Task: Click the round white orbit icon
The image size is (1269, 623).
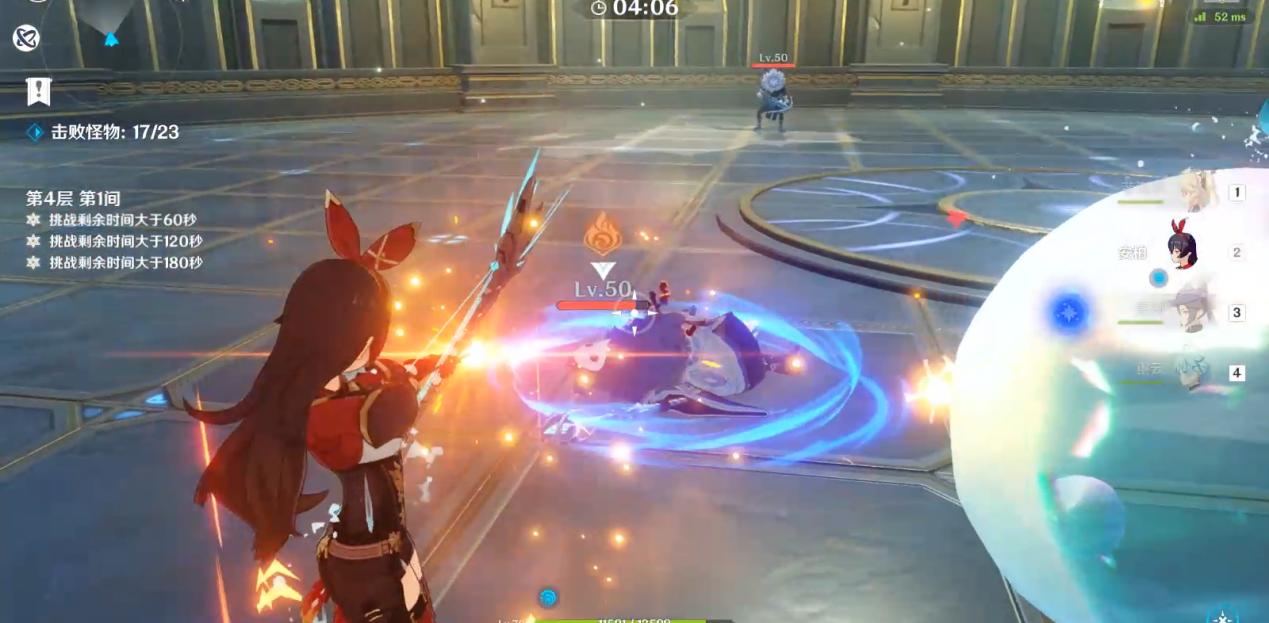Action: coord(26,39)
